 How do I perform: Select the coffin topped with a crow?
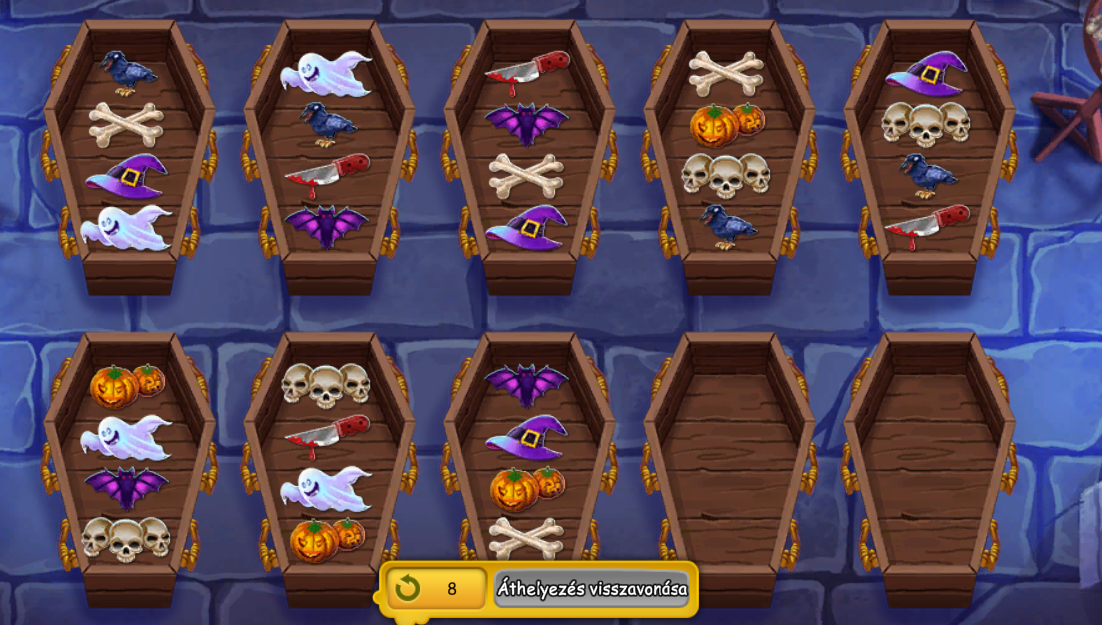click(x=128, y=150)
